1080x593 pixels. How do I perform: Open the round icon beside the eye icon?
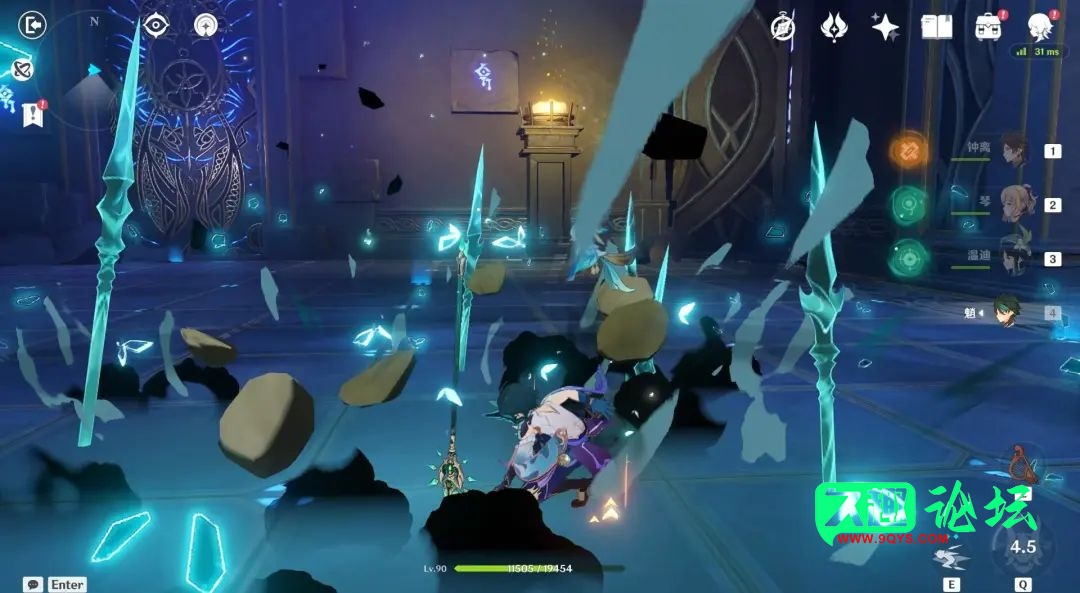click(206, 25)
